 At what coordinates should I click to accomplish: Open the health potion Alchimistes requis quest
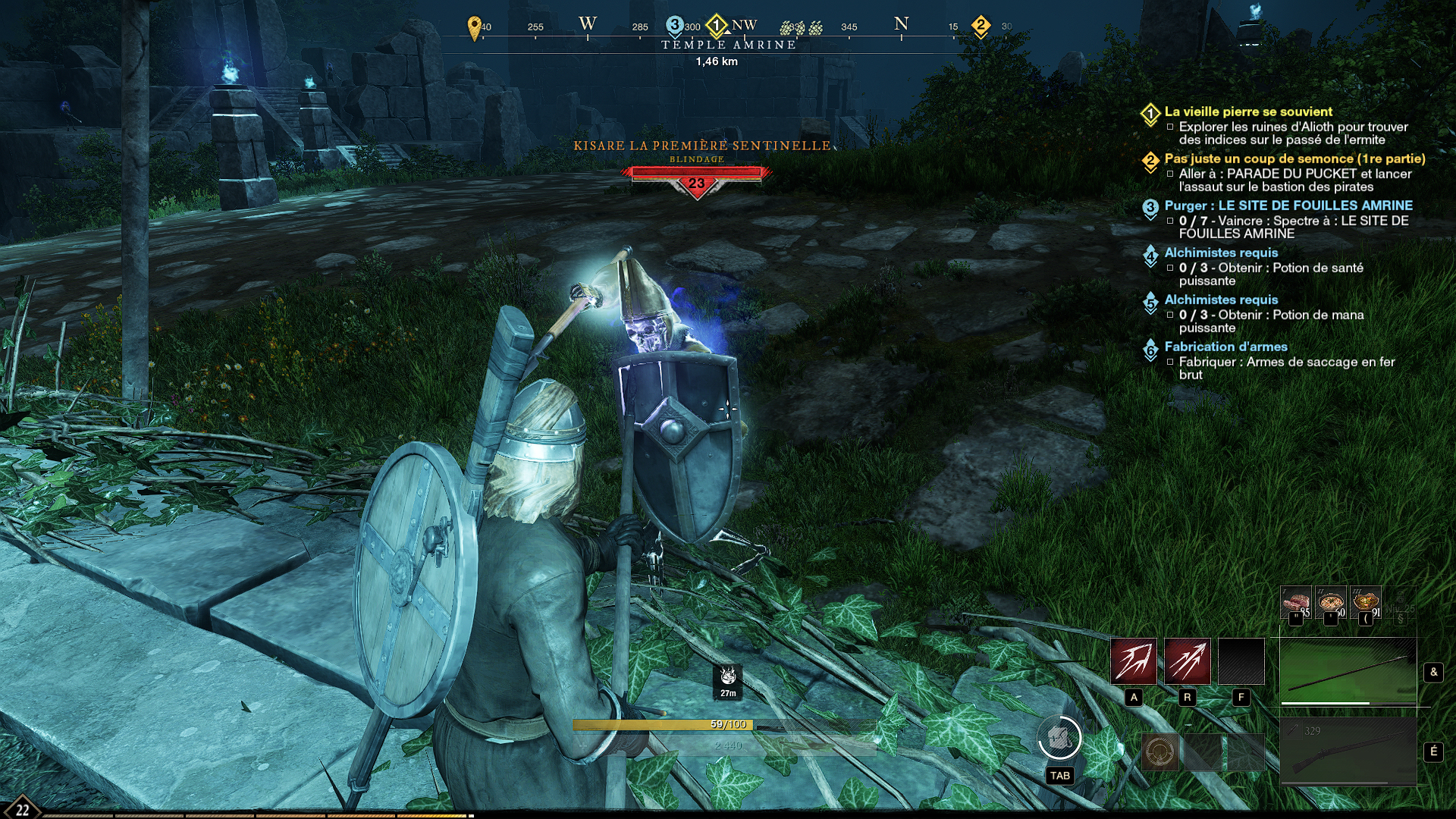tap(1221, 253)
